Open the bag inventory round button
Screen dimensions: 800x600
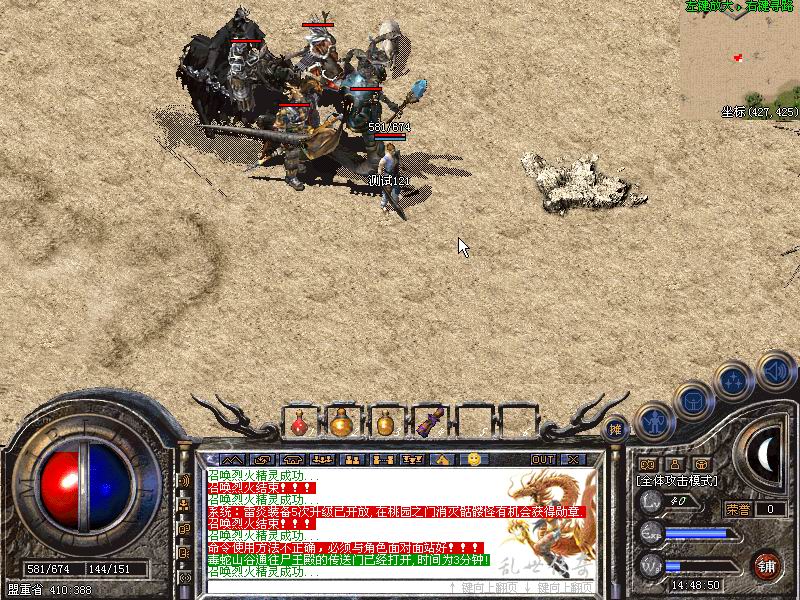click(x=692, y=400)
